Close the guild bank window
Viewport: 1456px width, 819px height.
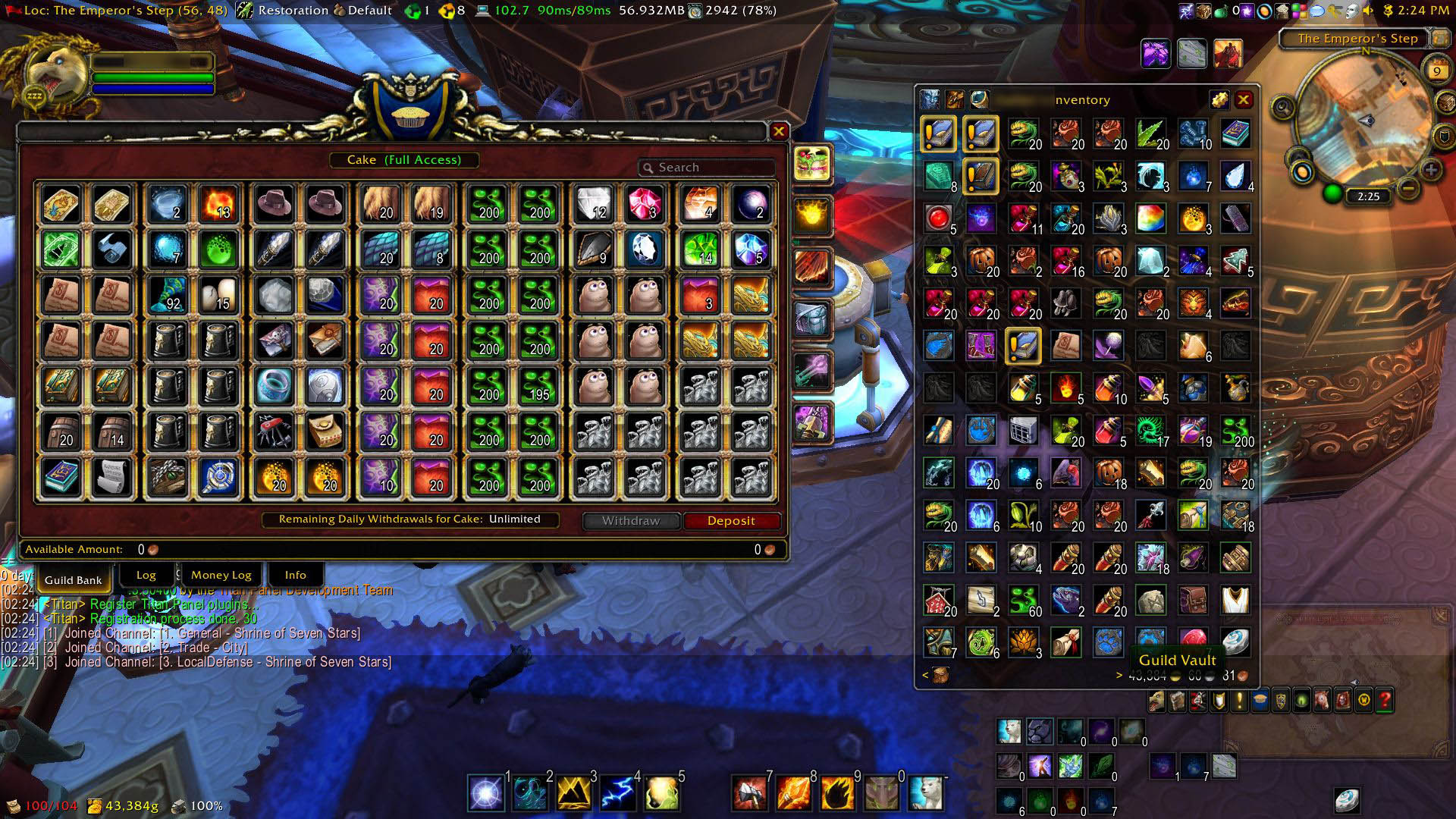coord(779,132)
